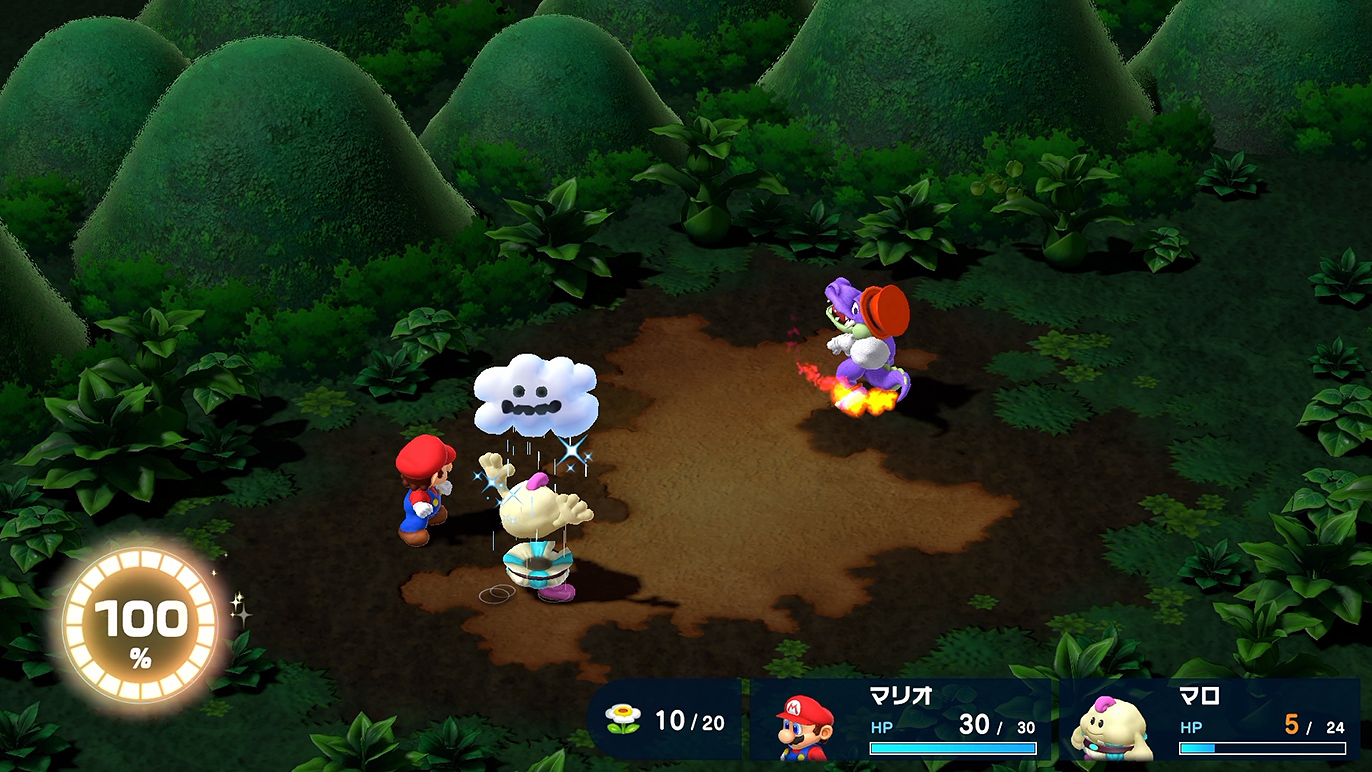
Task: Select Mallow's party status panel
Action: 1210,720
